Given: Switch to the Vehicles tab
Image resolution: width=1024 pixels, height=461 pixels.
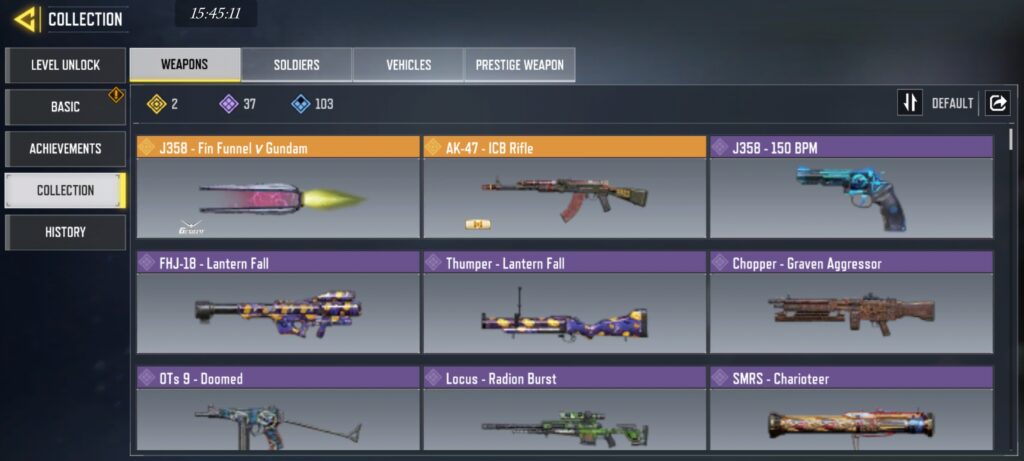Looking at the screenshot, I should pos(408,65).
